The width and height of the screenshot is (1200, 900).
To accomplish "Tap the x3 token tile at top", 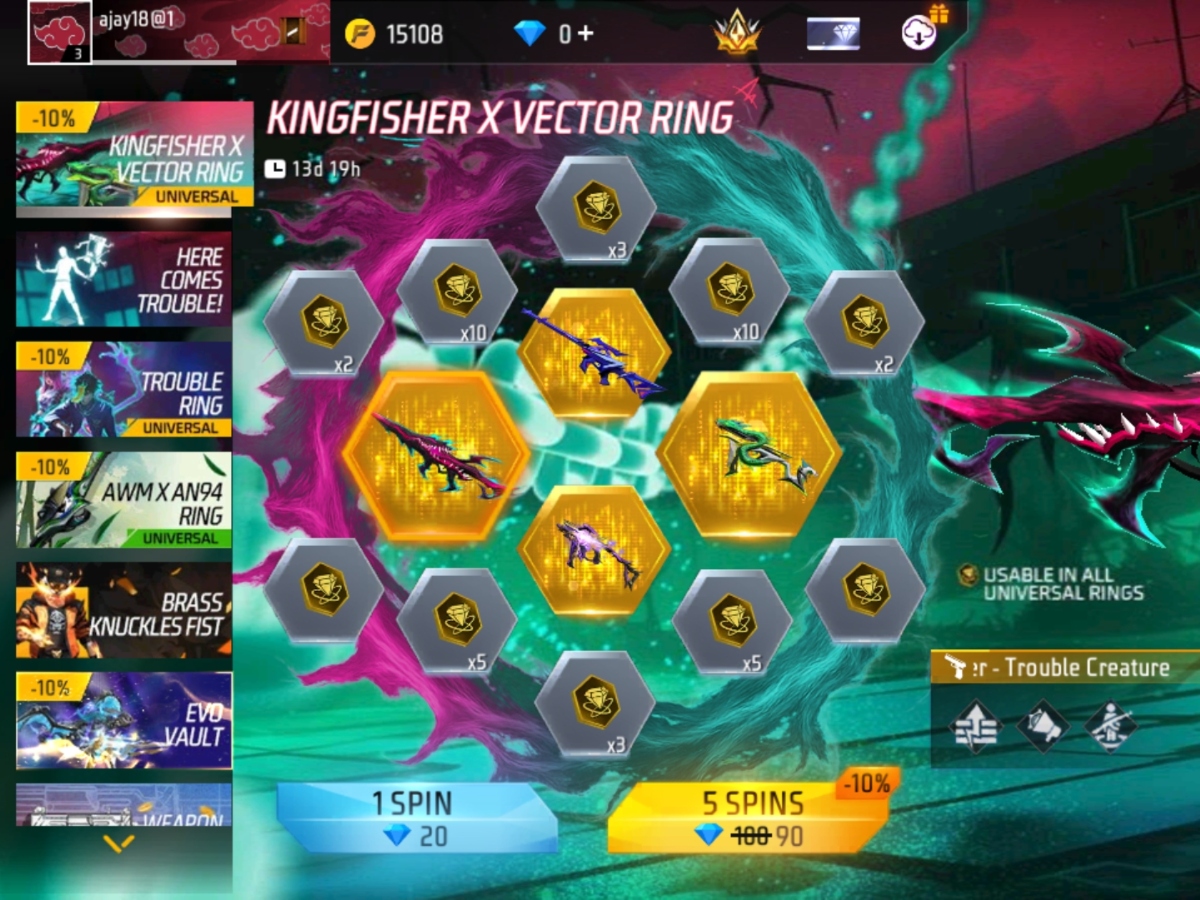I will coord(597,208).
